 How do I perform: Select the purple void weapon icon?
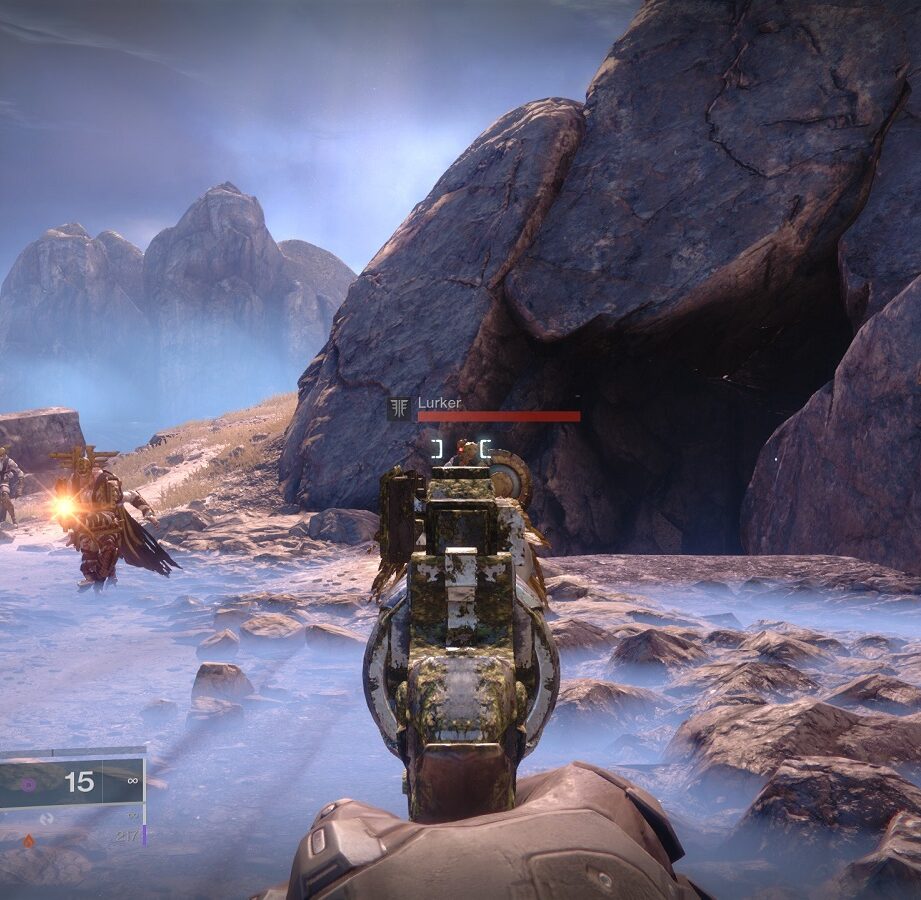[x=28, y=785]
